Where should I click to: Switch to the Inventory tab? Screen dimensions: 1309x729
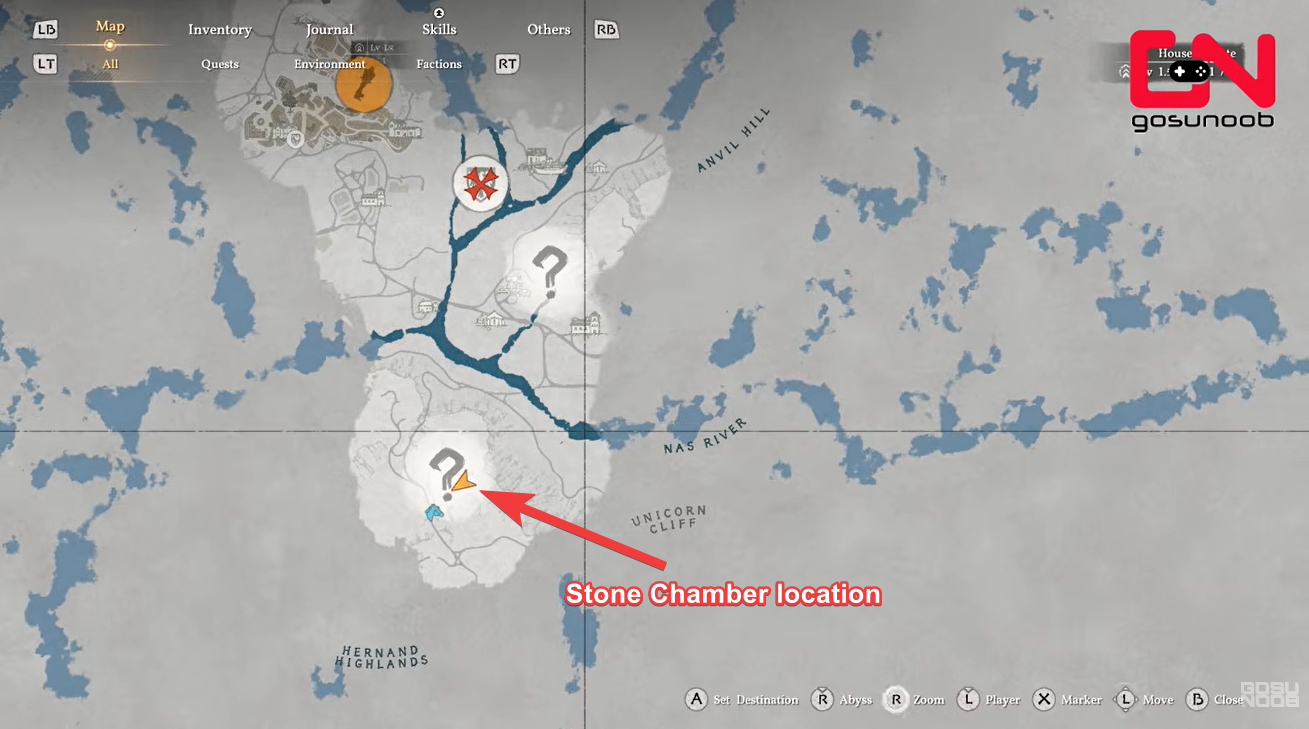pyautogui.click(x=219, y=29)
